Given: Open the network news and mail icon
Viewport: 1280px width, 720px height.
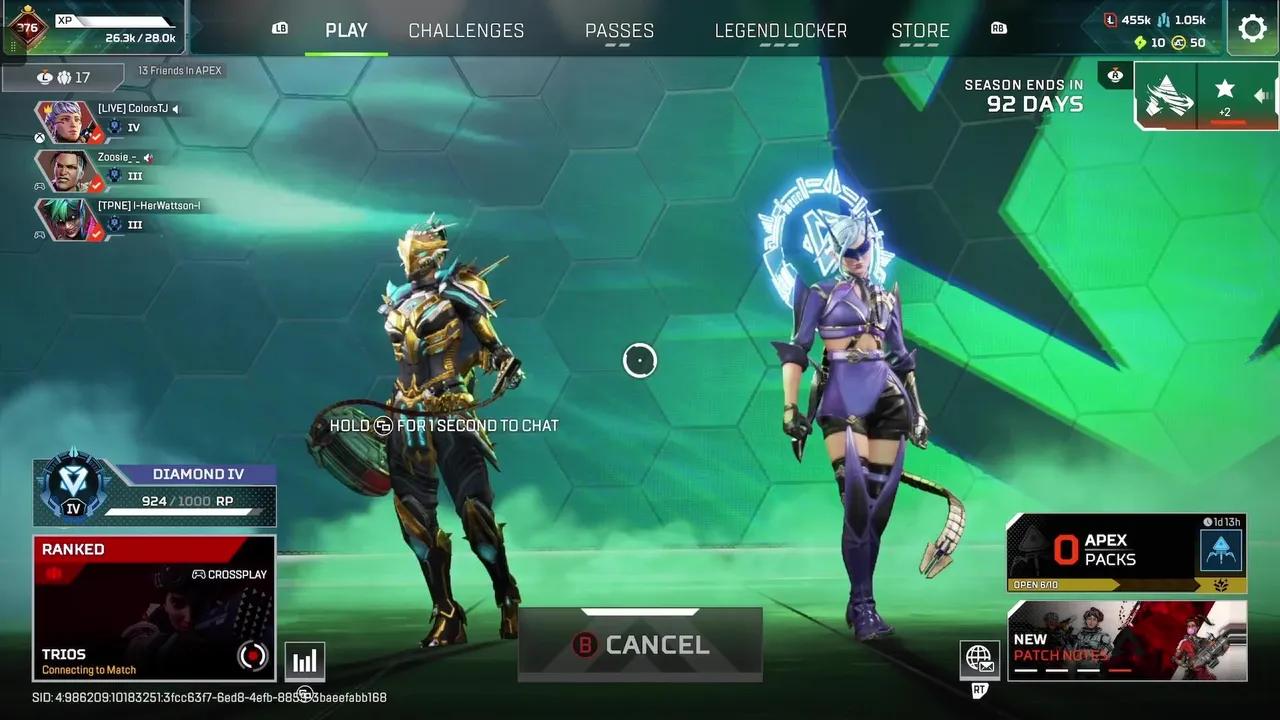Looking at the screenshot, I should coord(979,659).
